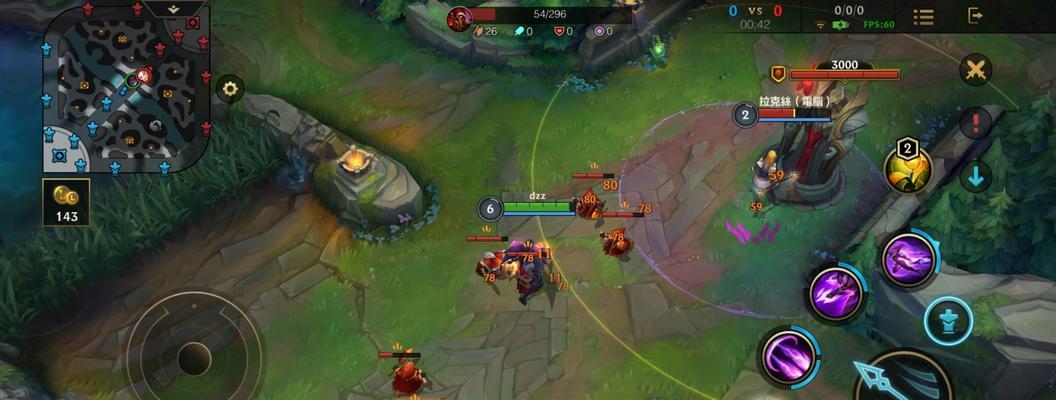Open settings with the gear icon

click(231, 89)
